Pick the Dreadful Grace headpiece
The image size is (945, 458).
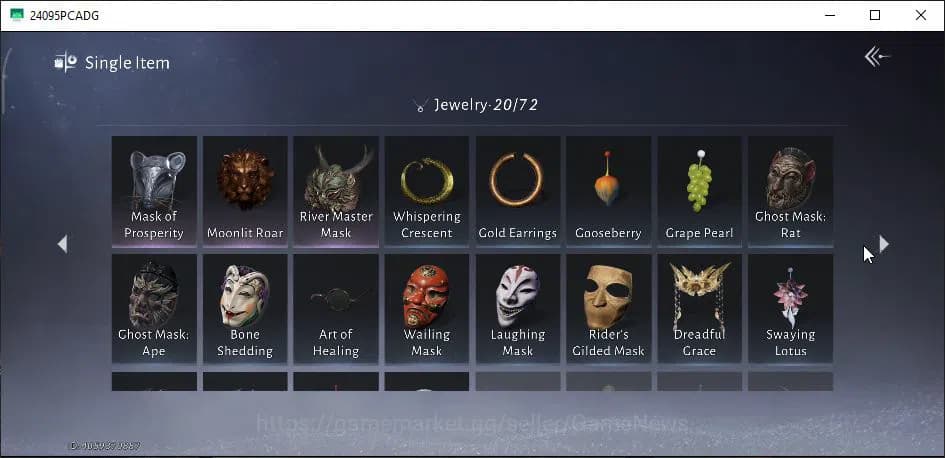699,307
